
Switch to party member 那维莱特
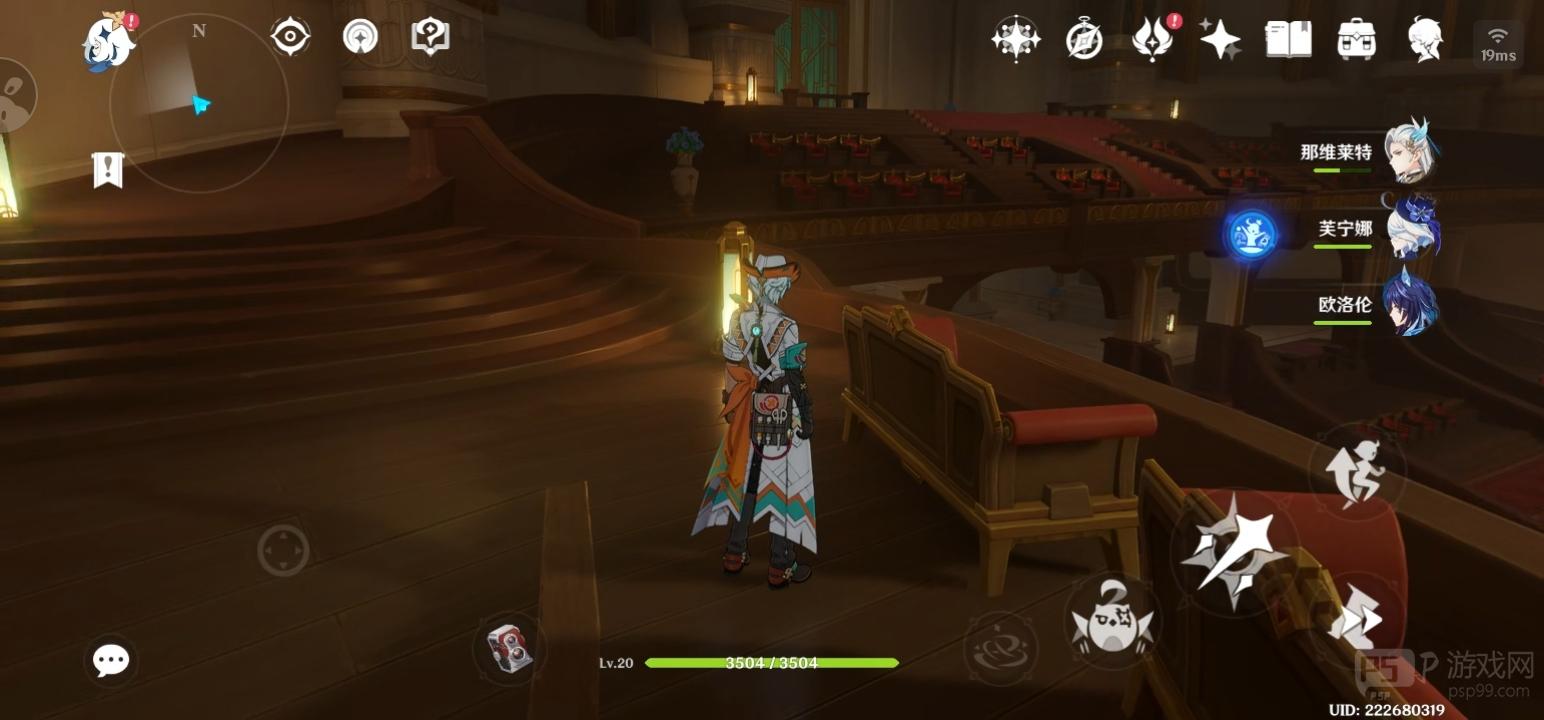1410,152
